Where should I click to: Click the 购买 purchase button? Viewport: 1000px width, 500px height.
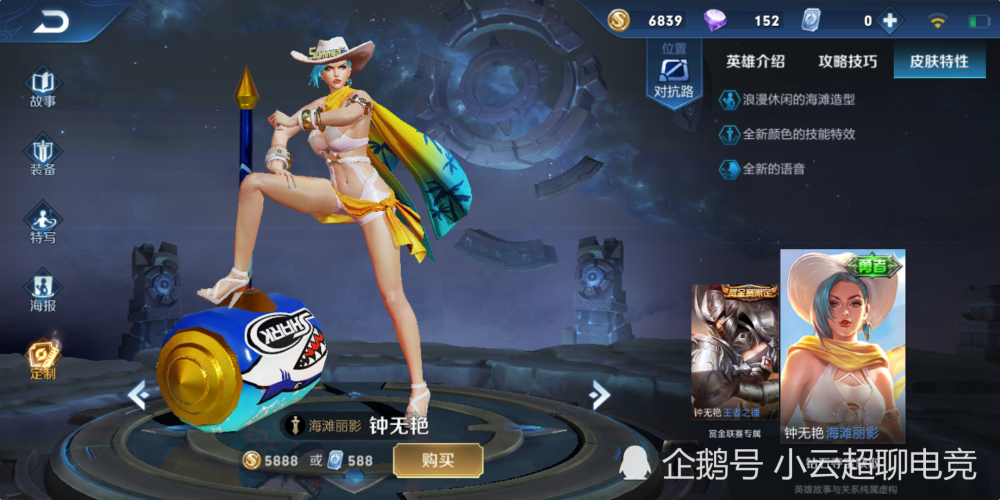click(x=438, y=460)
